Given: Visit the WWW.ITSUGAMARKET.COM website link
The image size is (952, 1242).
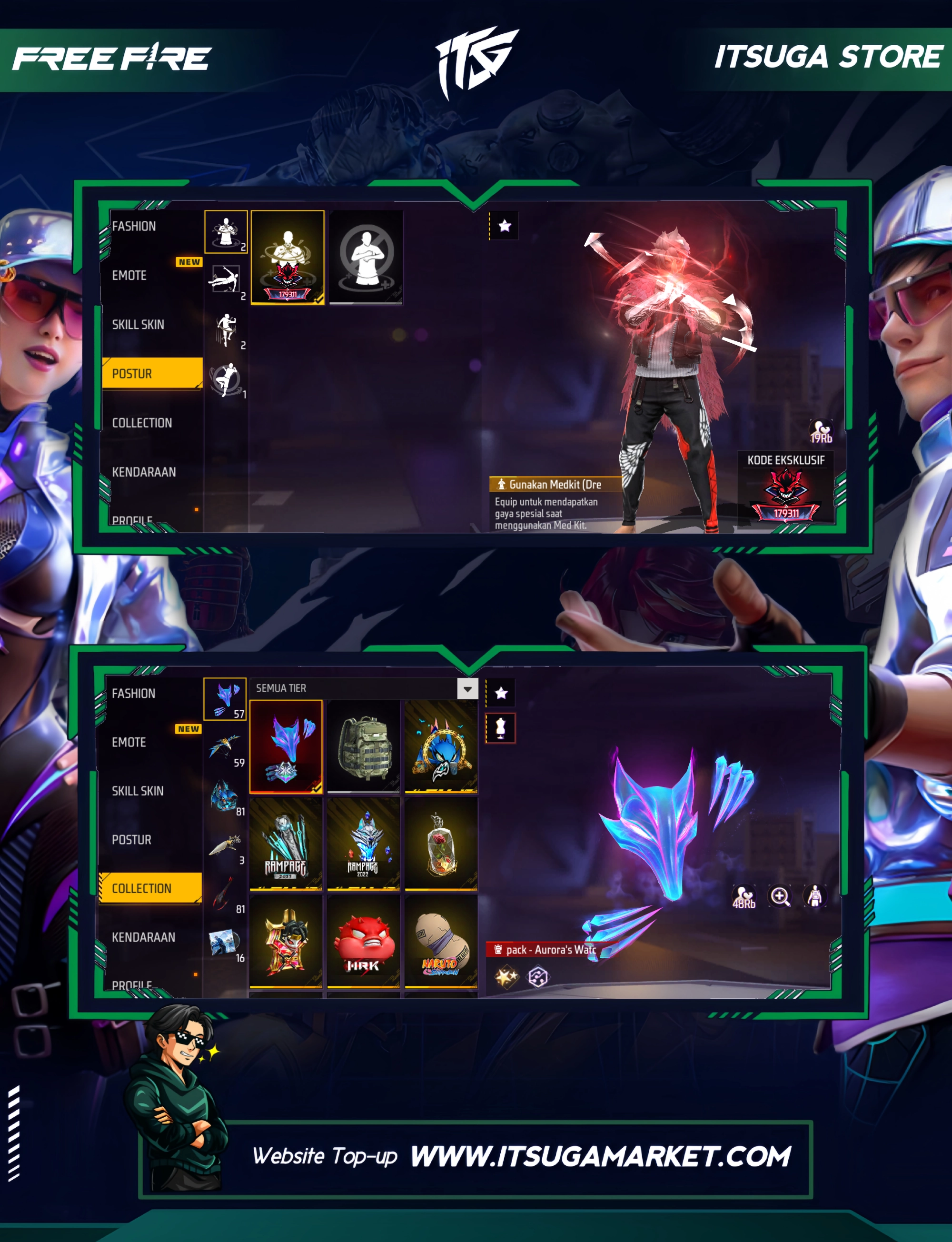Looking at the screenshot, I should click(600, 1156).
